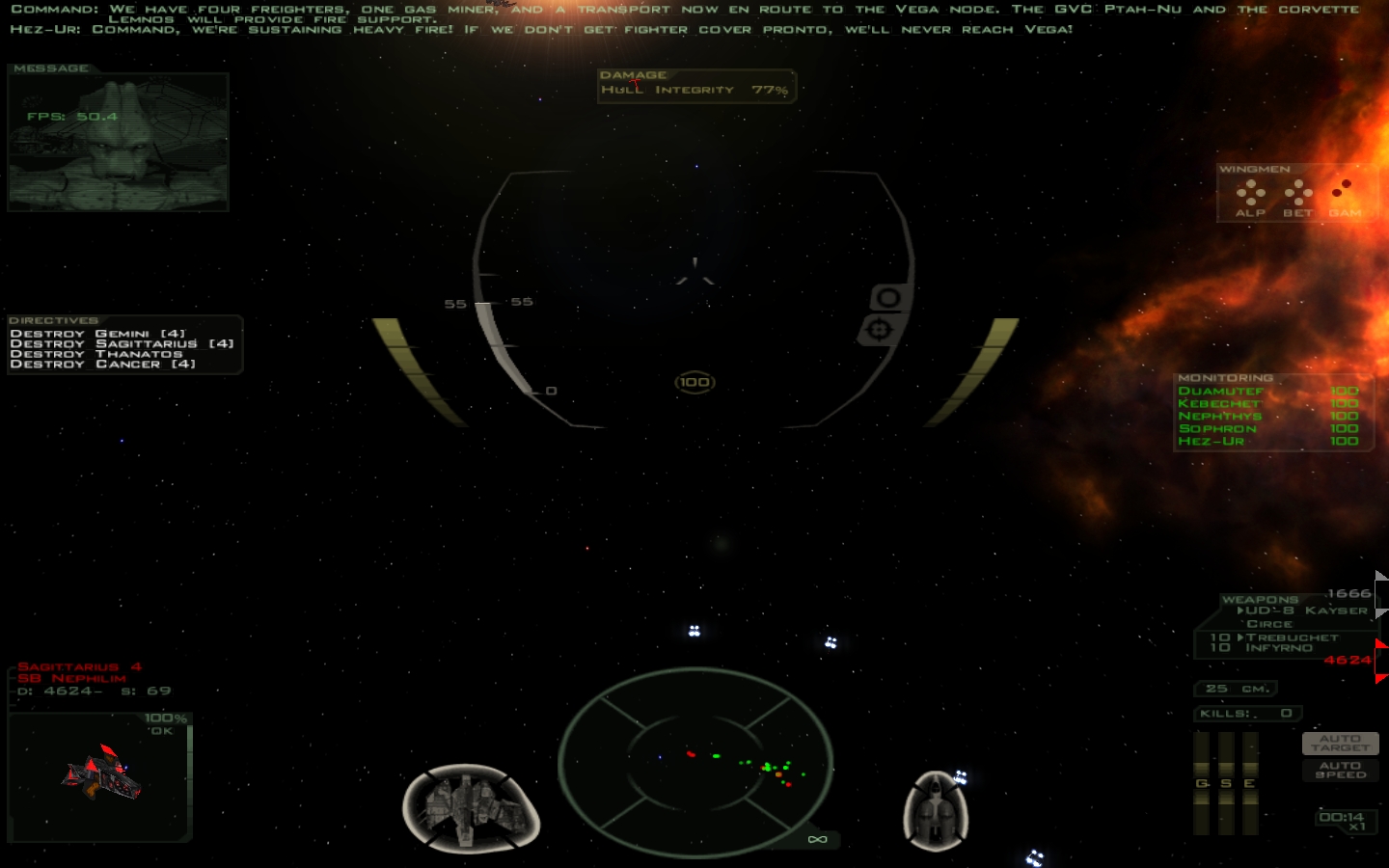Switch to the Circe primary weapon
Screen dimensions: 1389x868
[1269, 624]
